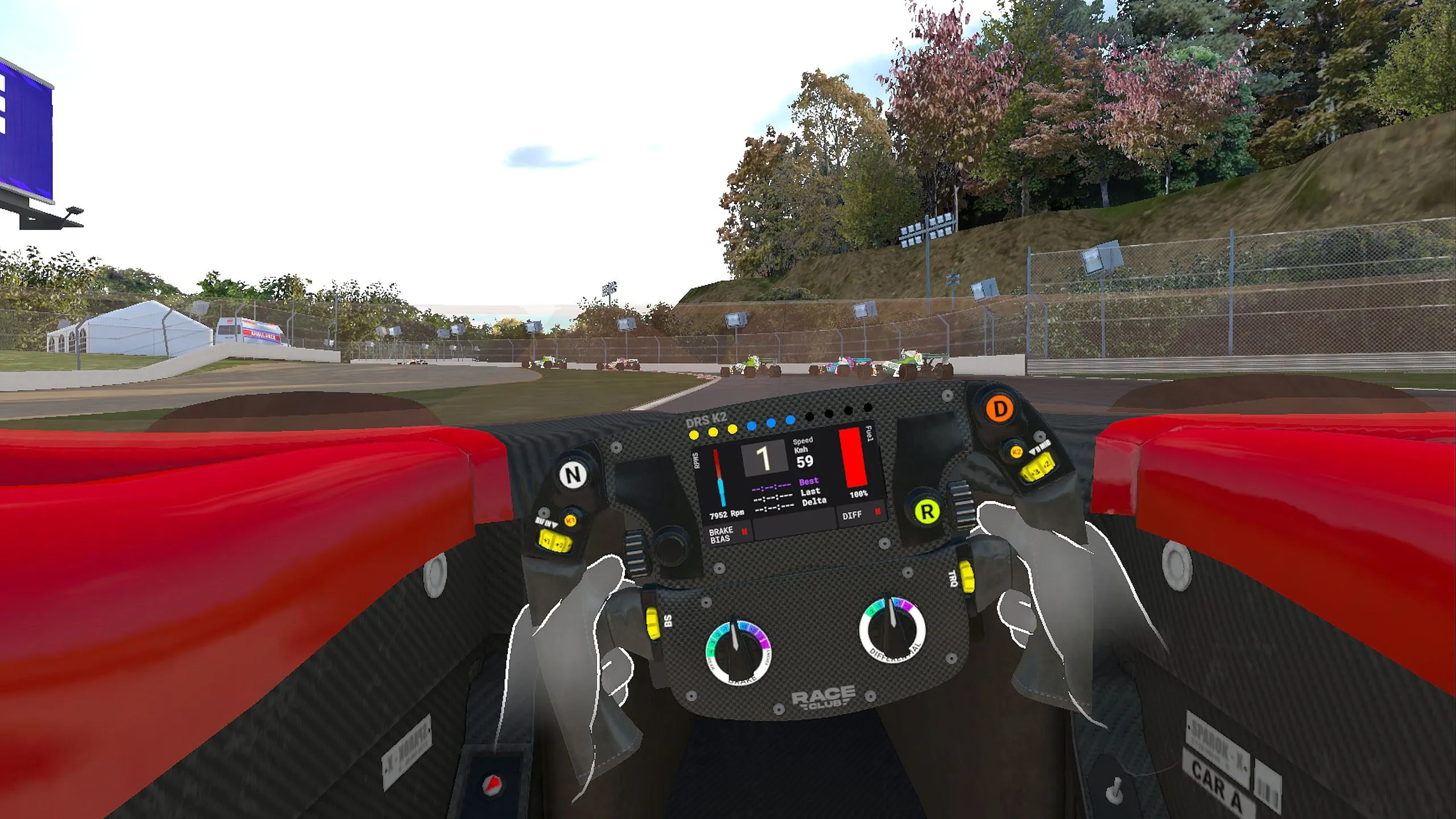Toggle the yellow BS switch
The image size is (1456, 819).
[x=652, y=623]
